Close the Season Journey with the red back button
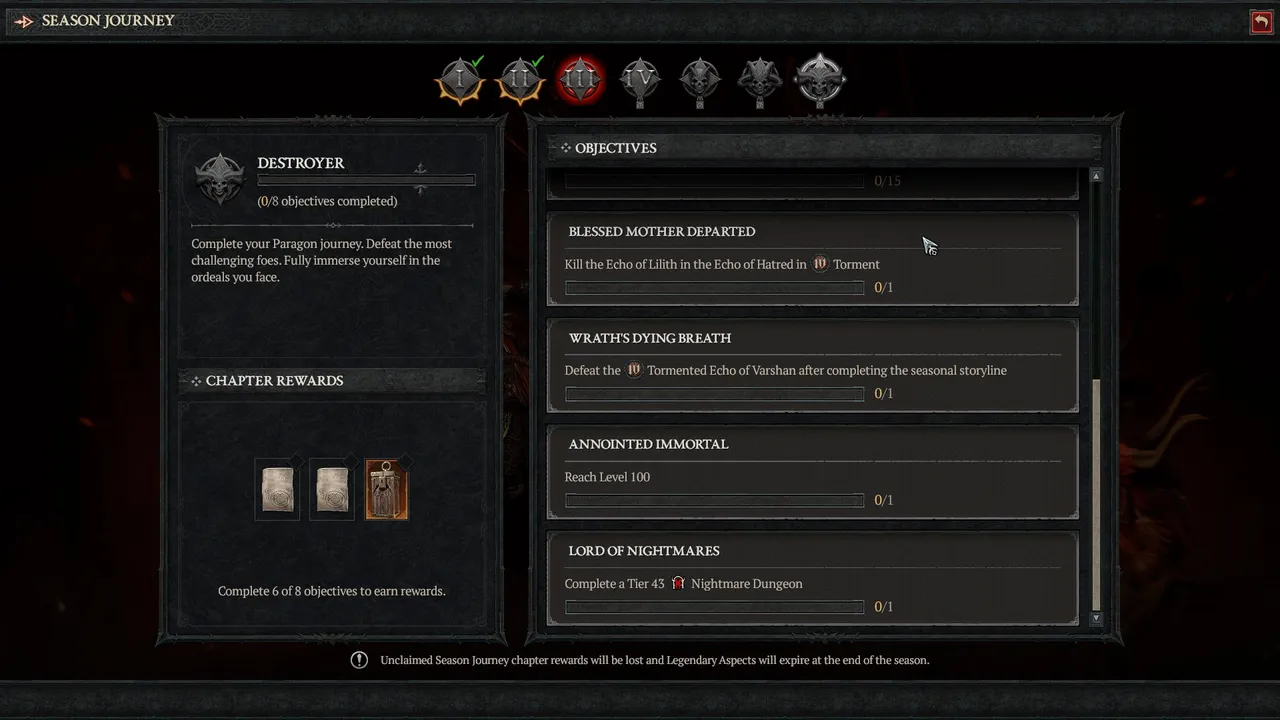 click(1261, 21)
